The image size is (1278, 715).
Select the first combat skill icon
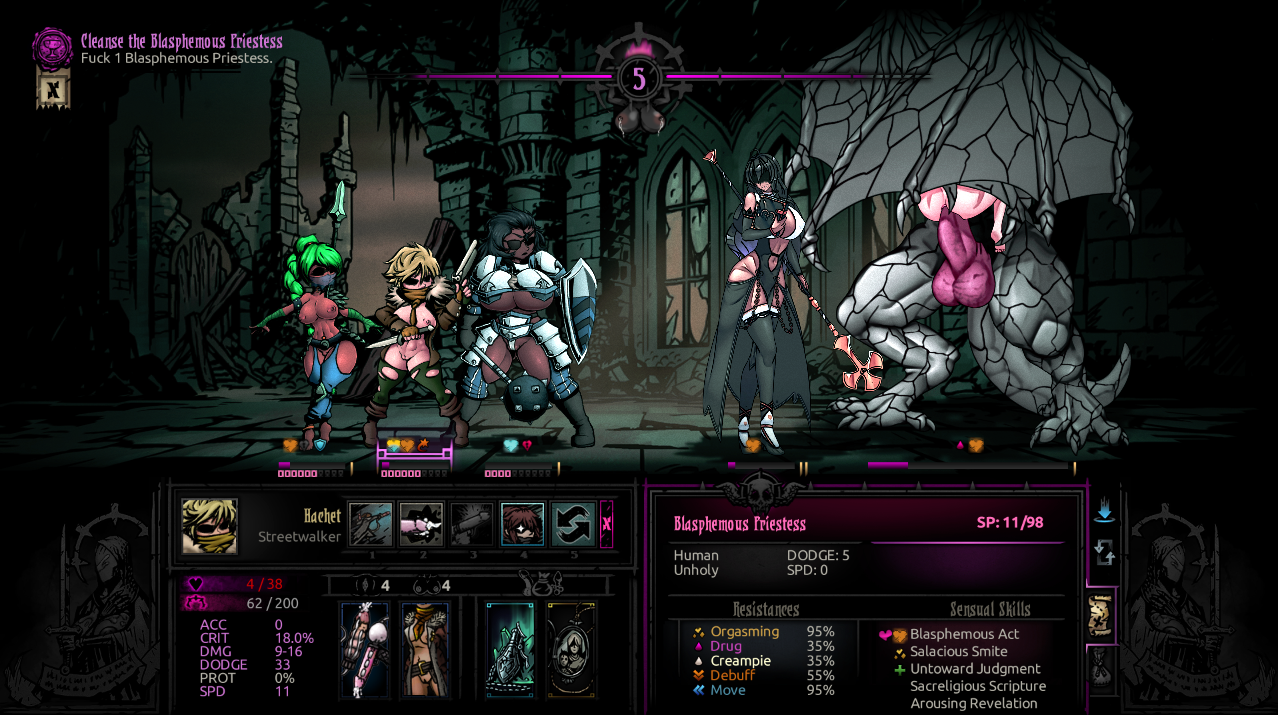(371, 524)
